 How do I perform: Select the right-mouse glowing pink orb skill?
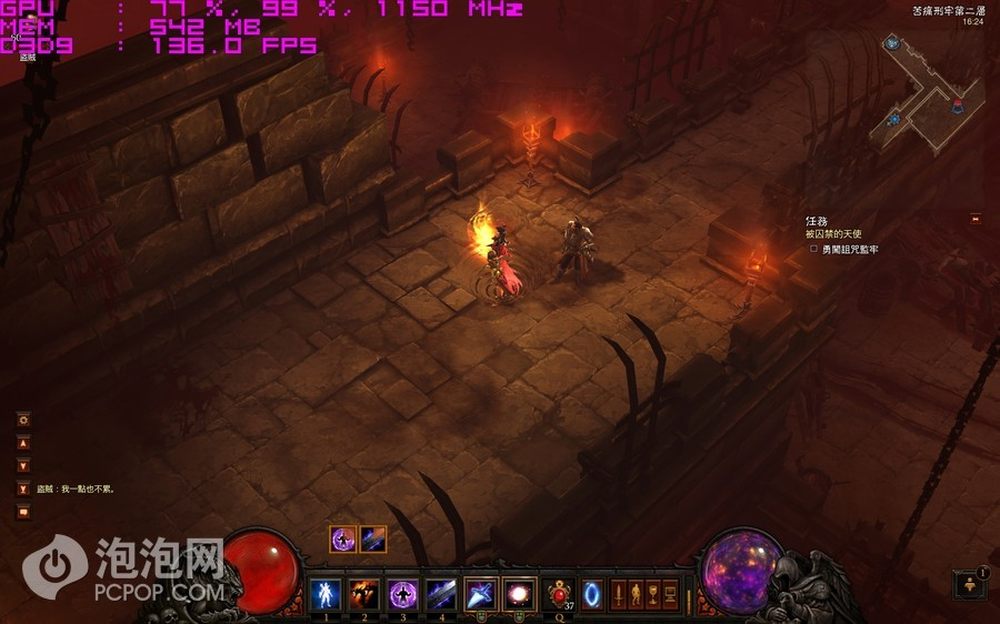pyautogui.click(x=519, y=592)
